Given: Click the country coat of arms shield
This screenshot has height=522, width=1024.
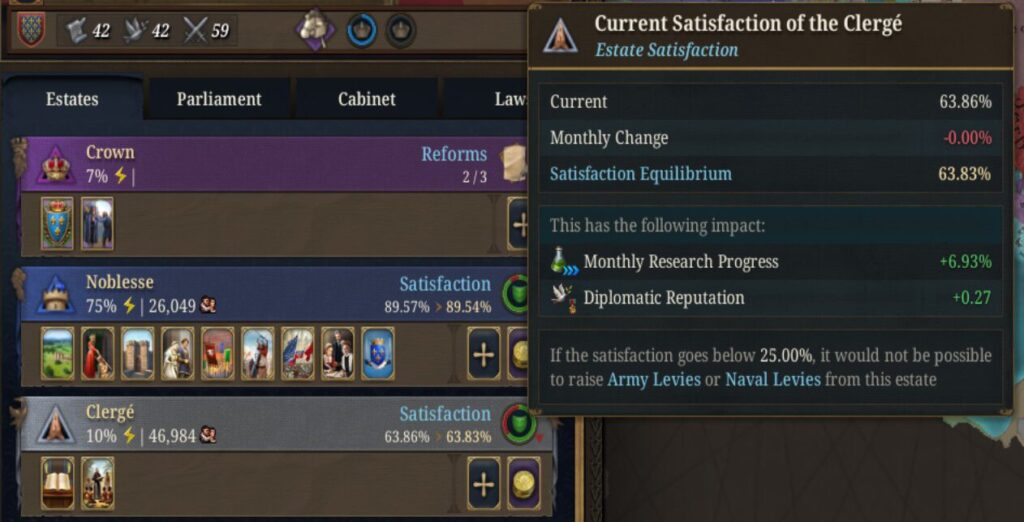Looking at the screenshot, I should point(30,30).
